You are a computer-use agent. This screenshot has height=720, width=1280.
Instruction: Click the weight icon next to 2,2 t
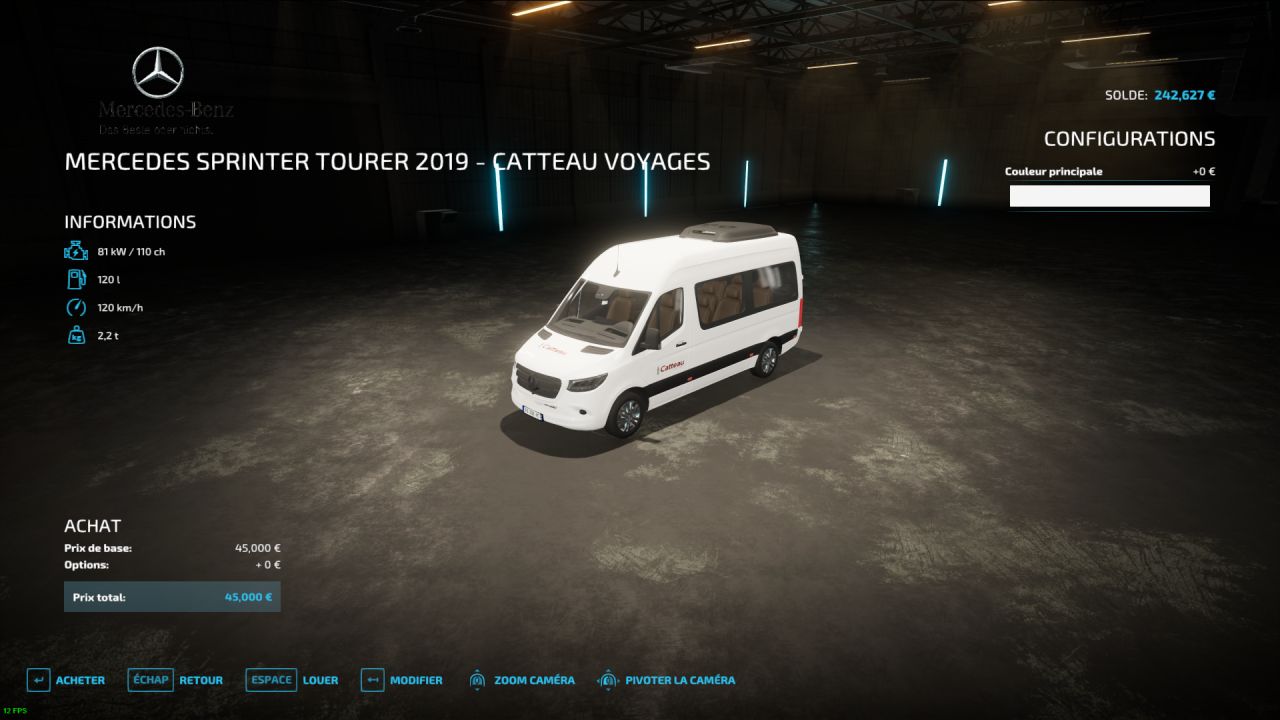pyautogui.click(x=76, y=335)
